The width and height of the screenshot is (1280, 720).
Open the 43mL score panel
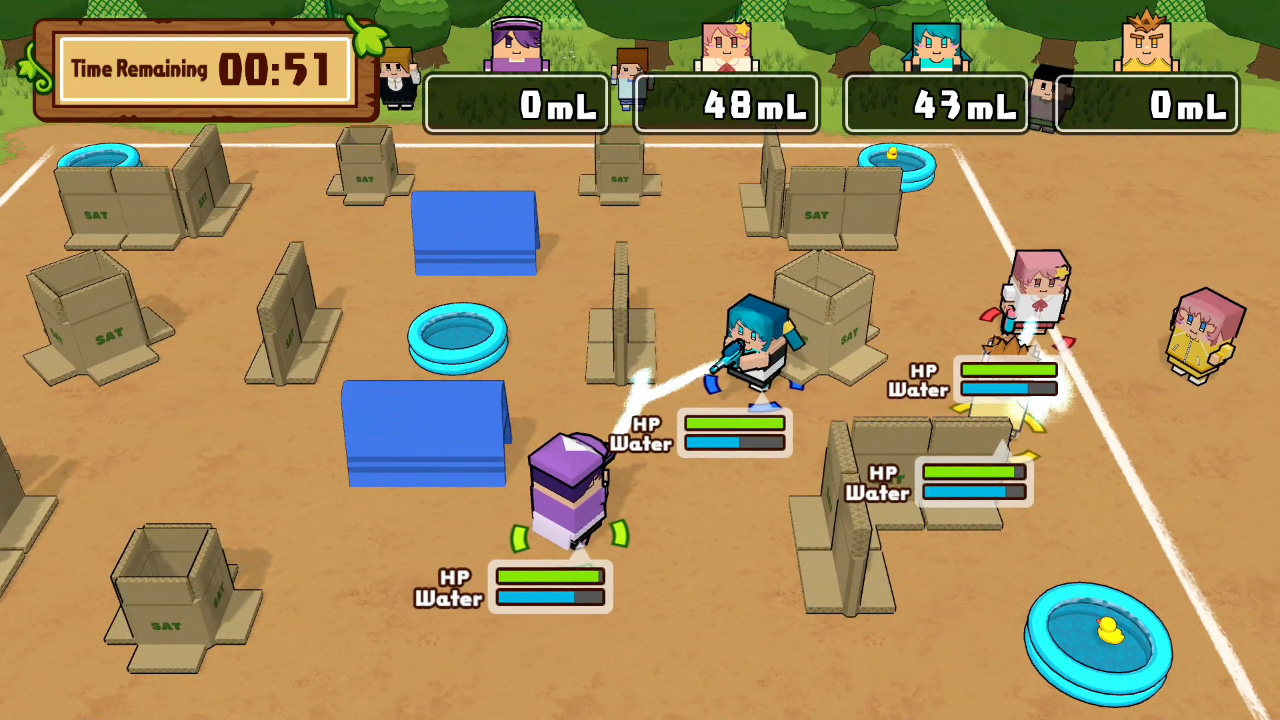coord(936,103)
